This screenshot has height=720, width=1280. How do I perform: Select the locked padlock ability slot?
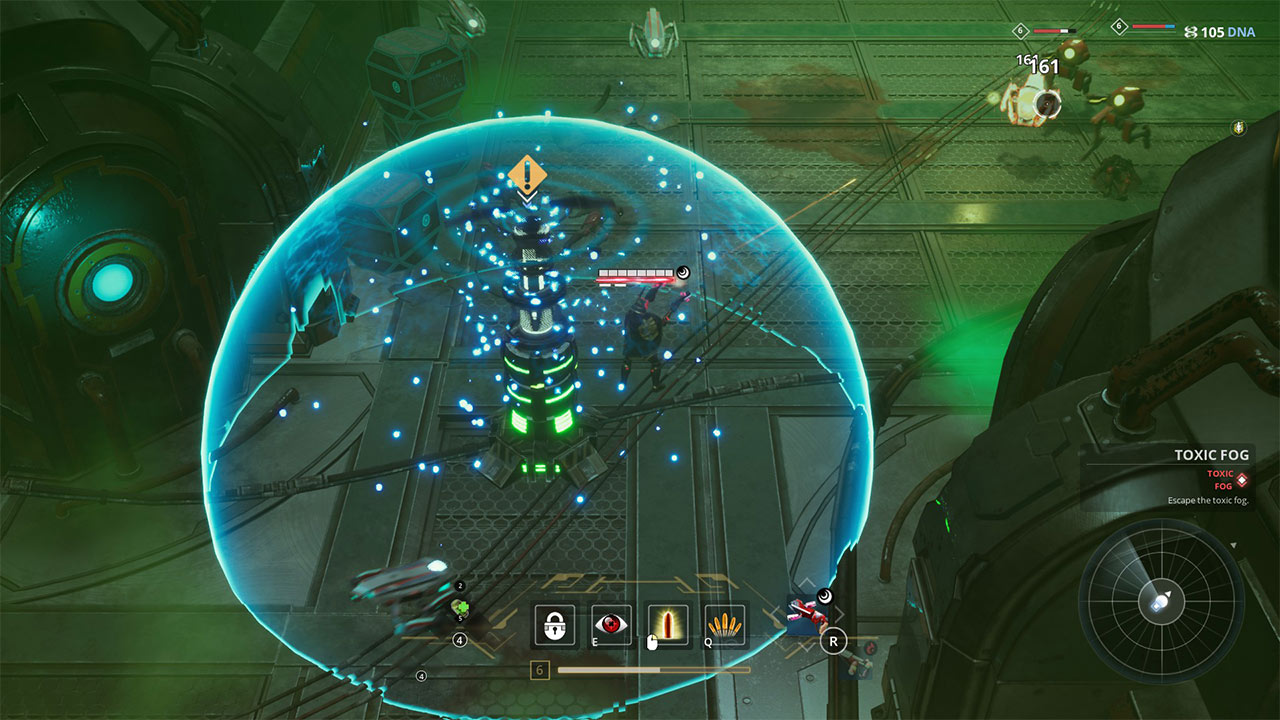pos(553,625)
